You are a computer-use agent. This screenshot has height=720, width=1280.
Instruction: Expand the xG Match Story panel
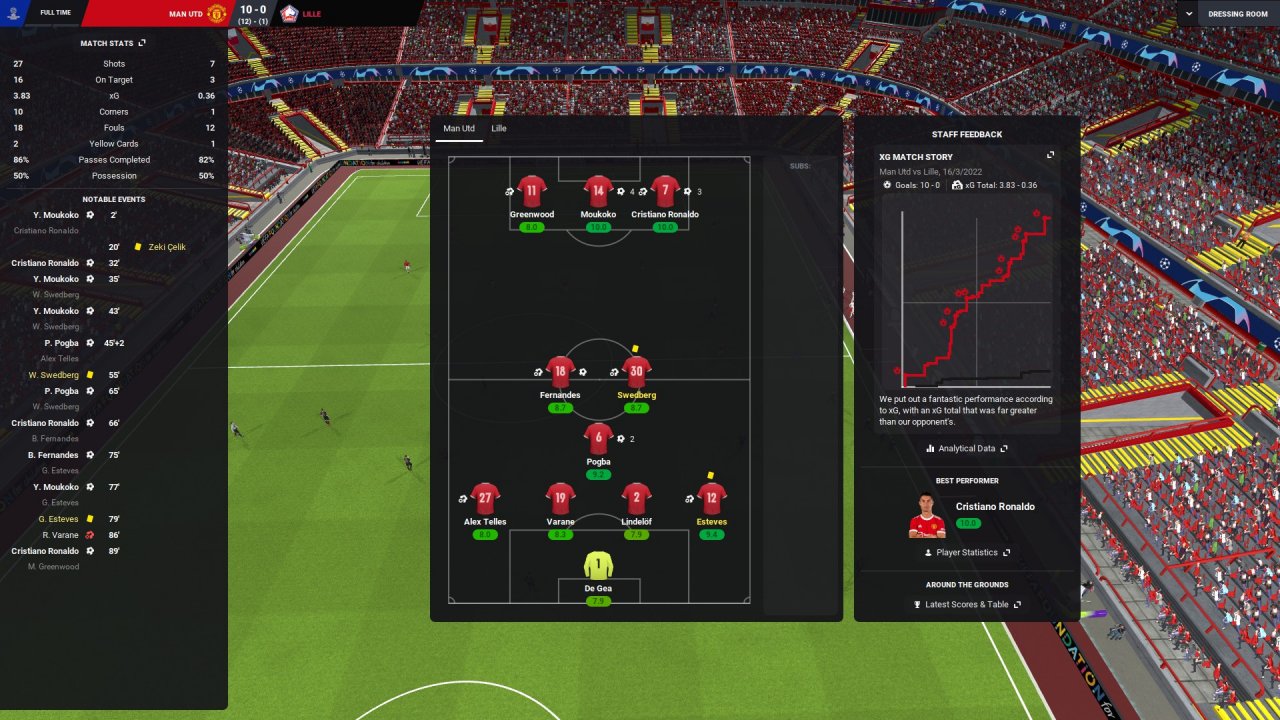click(x=1050, y=155)
